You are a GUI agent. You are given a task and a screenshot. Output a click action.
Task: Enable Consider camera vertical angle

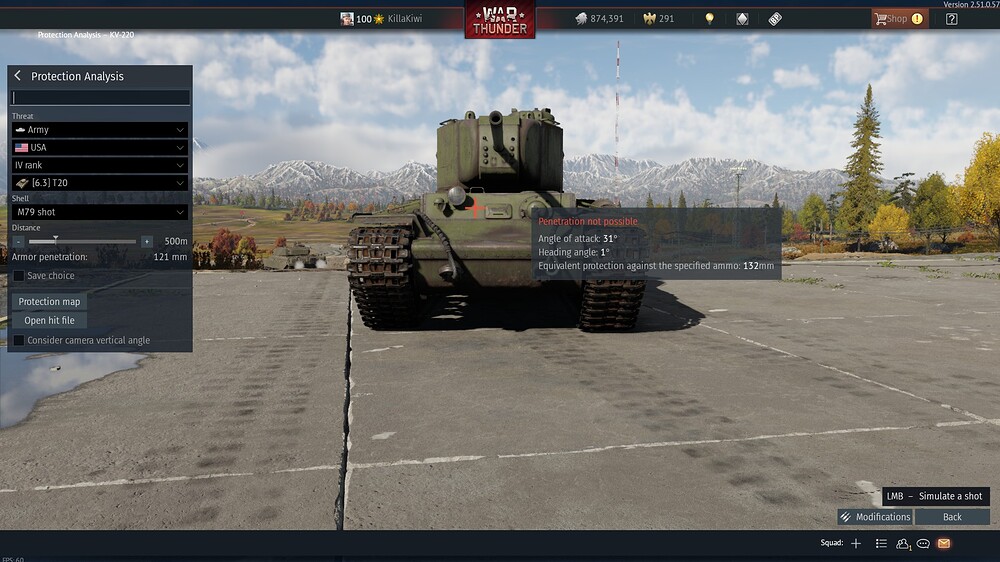19,341
